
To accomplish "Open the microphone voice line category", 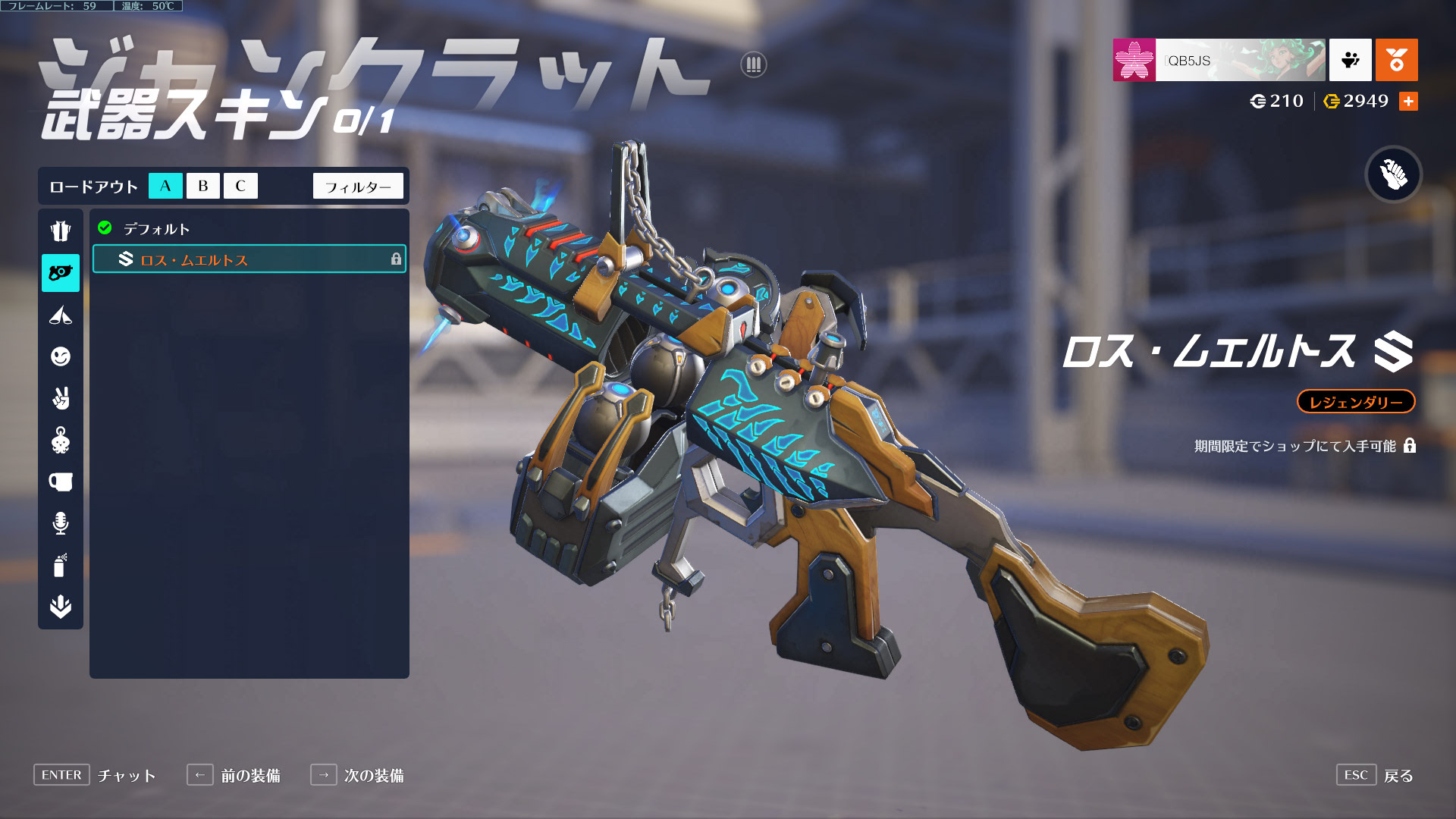I will click(x=61, y=523).
